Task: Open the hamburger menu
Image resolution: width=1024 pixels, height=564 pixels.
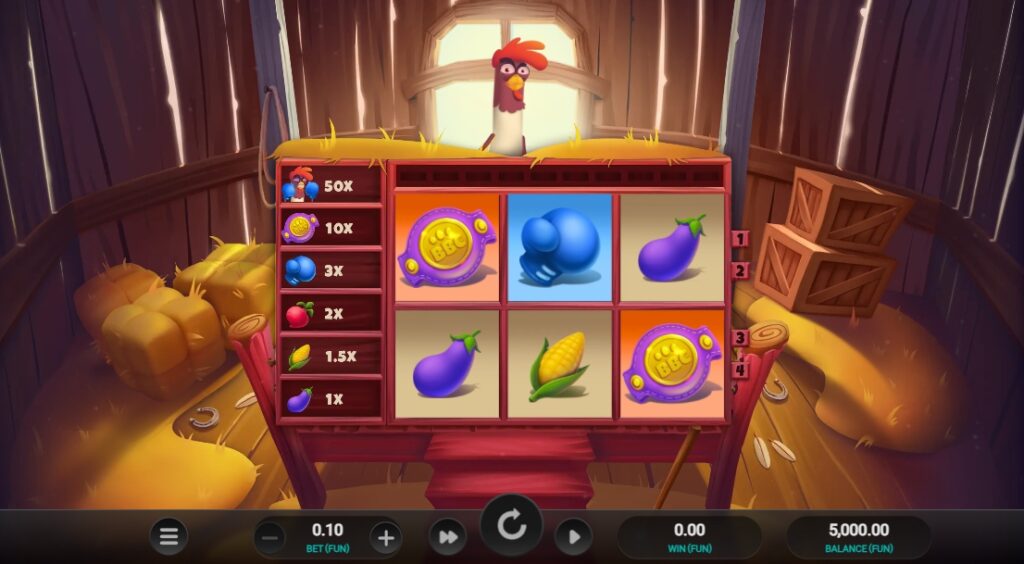Action: (168, 537)
